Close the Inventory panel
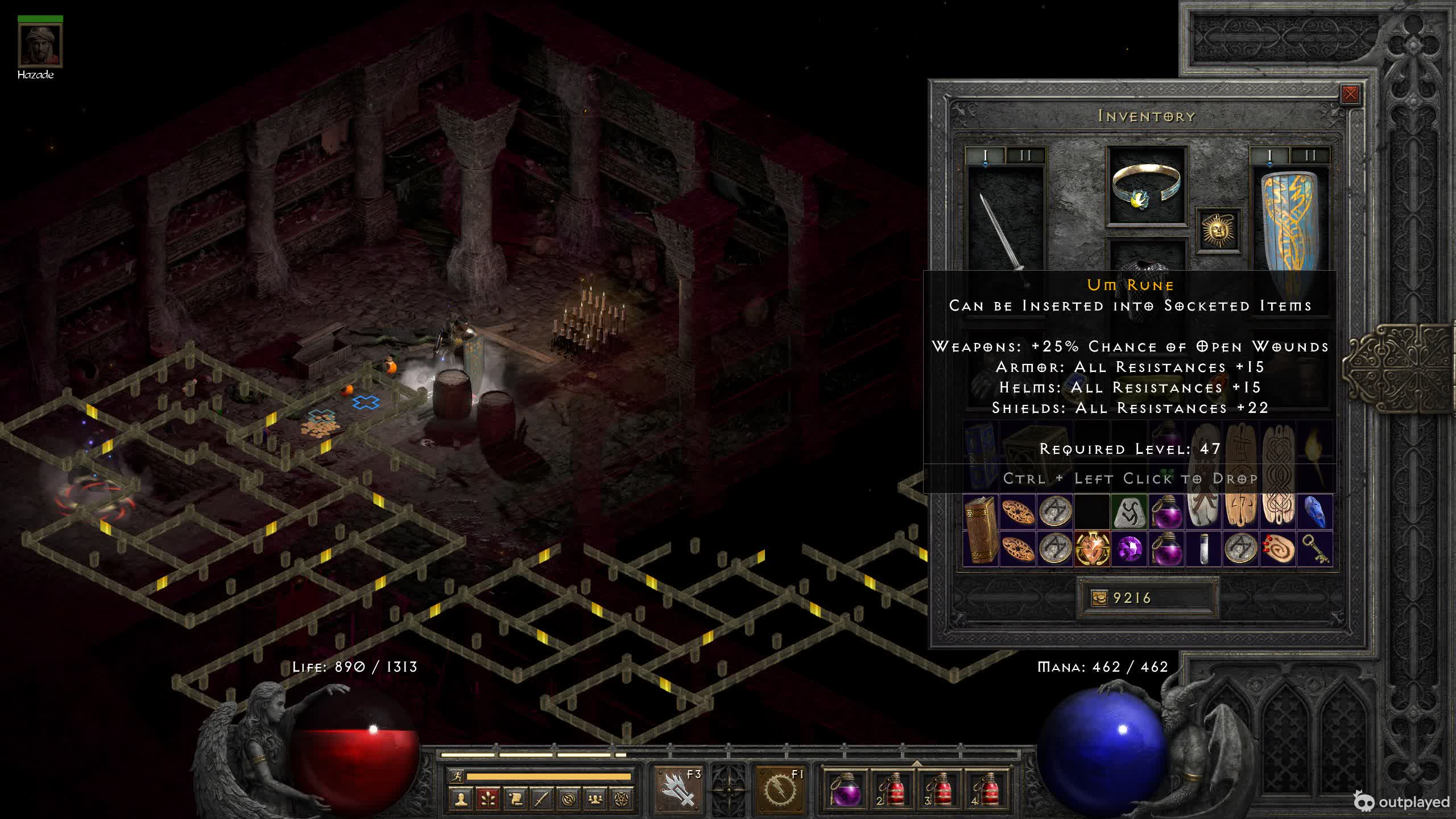This screenshot has width=1456, height=819. click(1350, 94)
